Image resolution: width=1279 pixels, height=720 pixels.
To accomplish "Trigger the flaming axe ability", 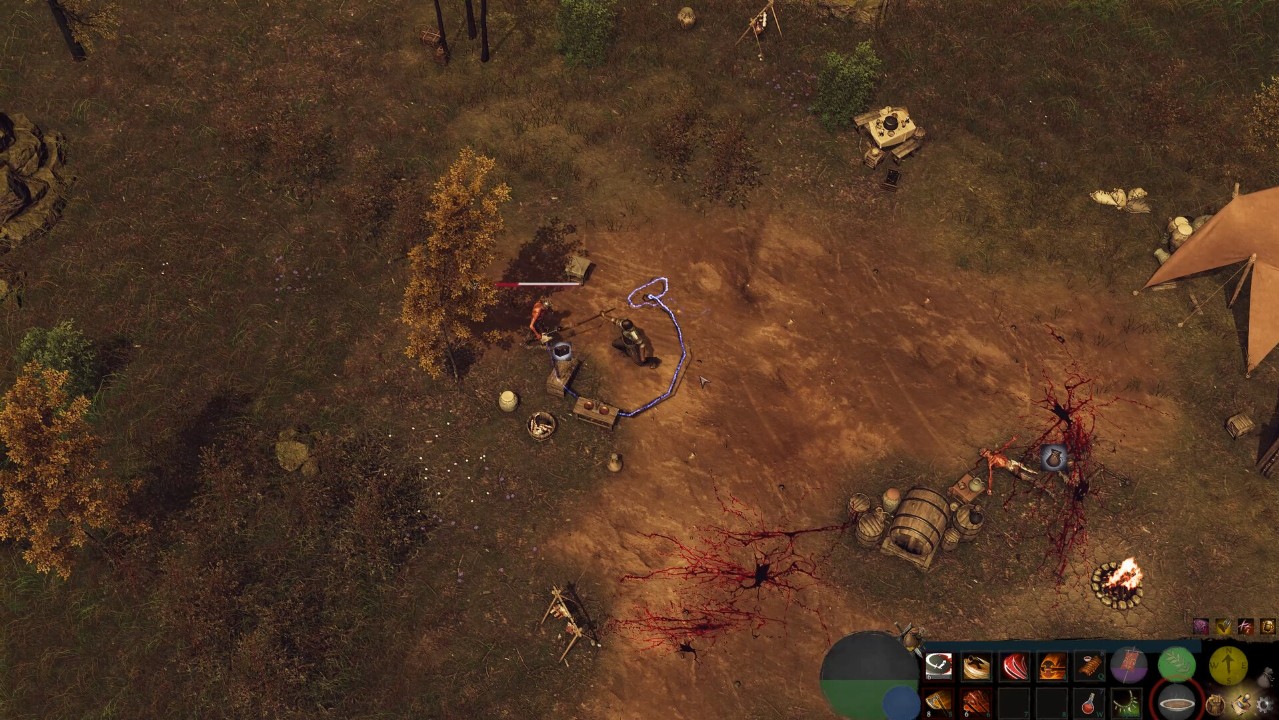I will pos(1053,666).
